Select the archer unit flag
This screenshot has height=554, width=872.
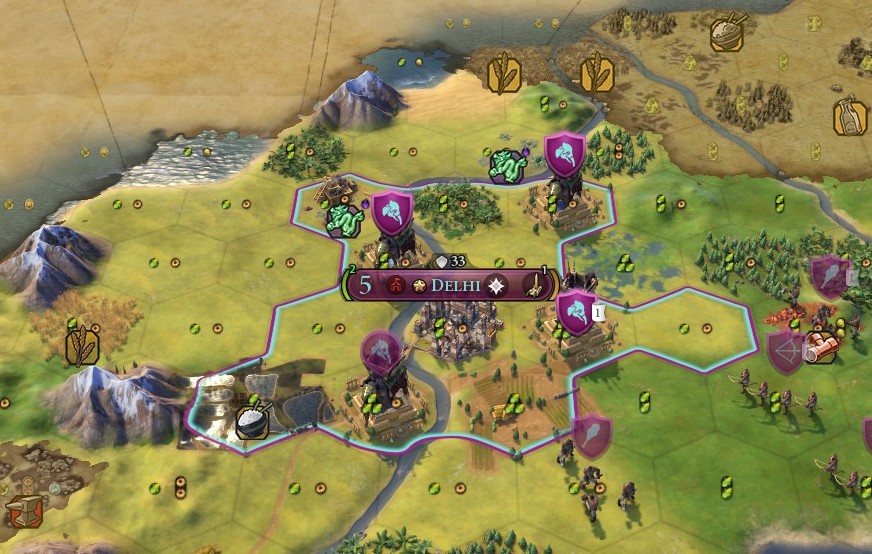tap(785, 352)
